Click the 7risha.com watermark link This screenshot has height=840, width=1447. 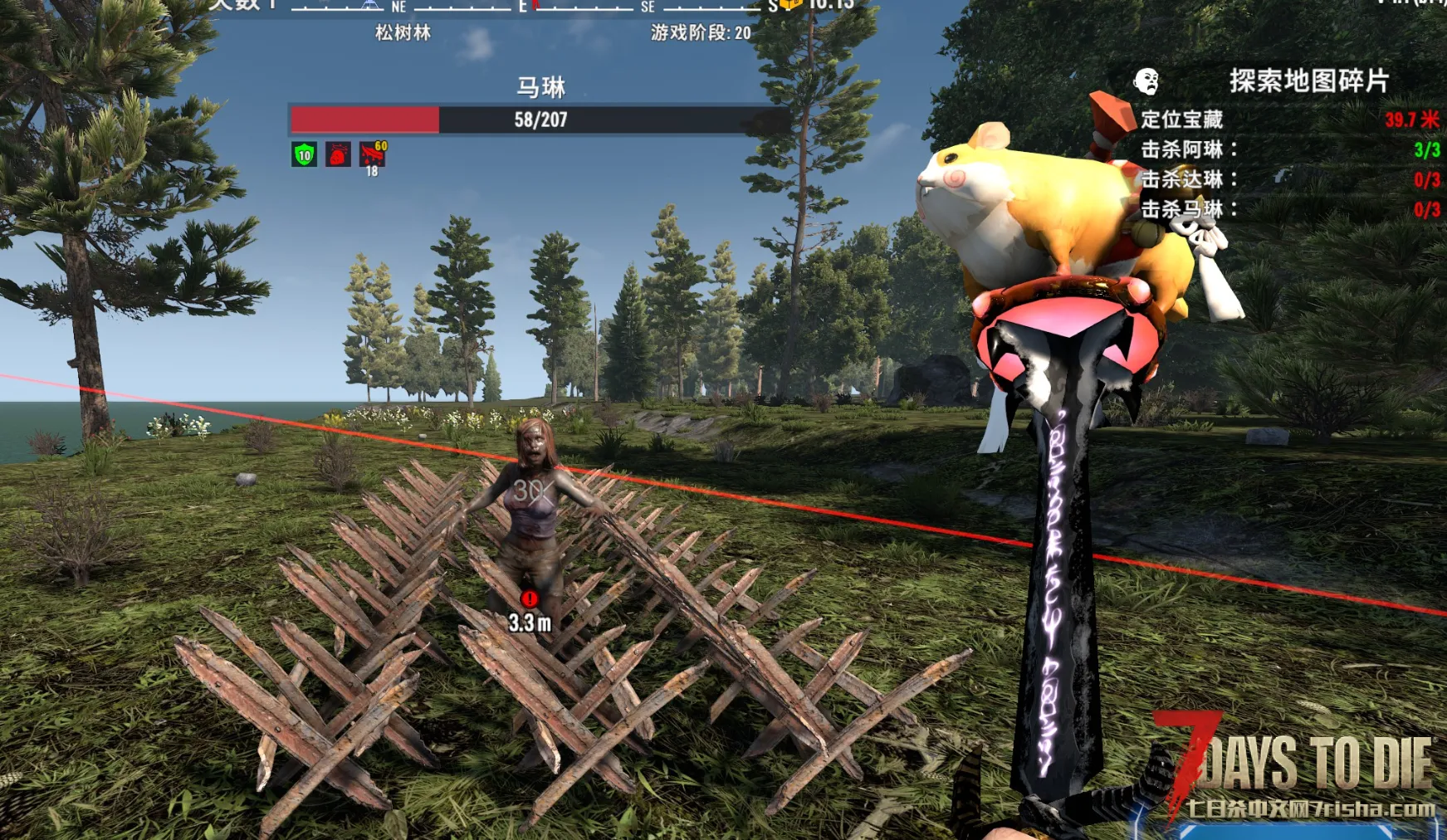coord(1310,808)
